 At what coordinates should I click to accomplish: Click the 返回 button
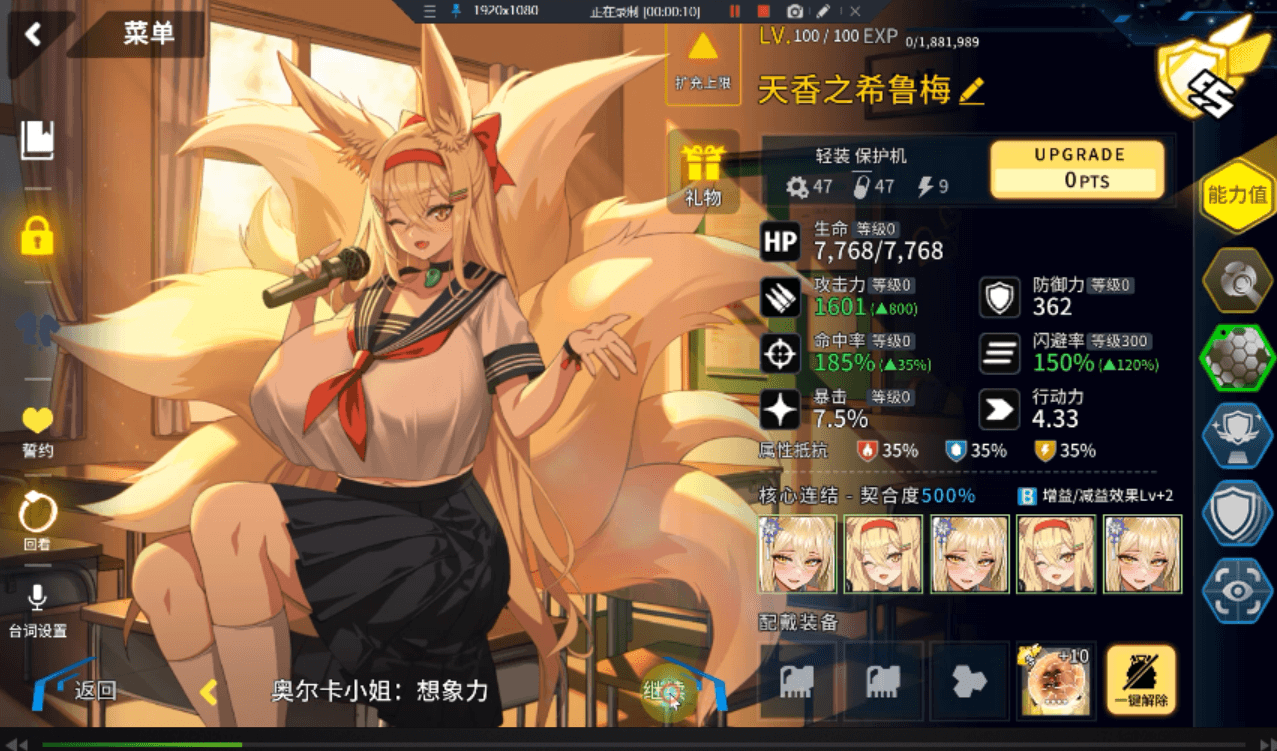80,689
